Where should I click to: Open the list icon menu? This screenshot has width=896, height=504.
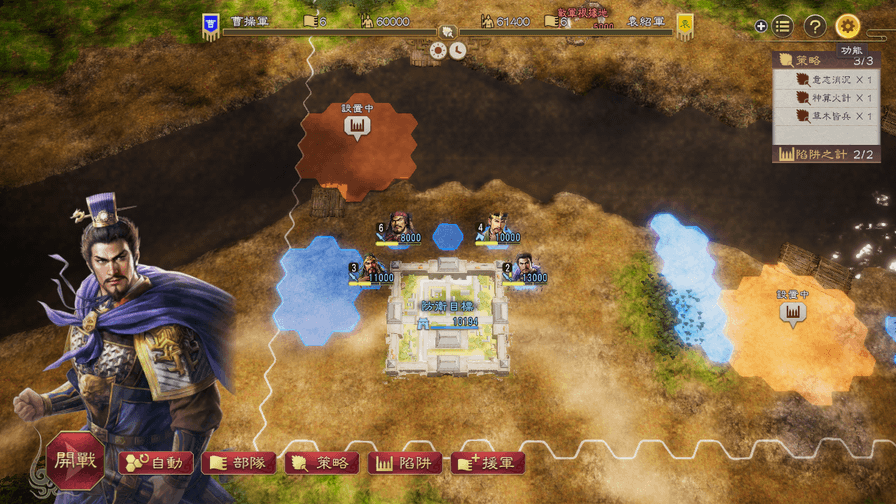[x=783, y=26]
